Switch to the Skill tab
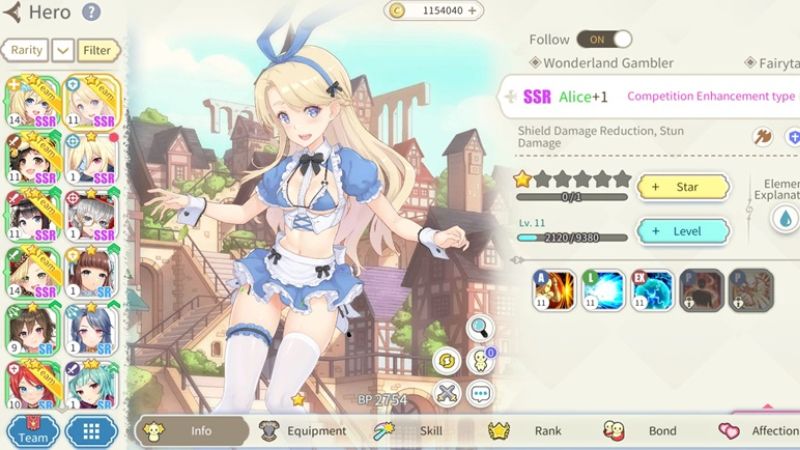The width and height of the screenshot is (800, 450). [x=418, y=431]
